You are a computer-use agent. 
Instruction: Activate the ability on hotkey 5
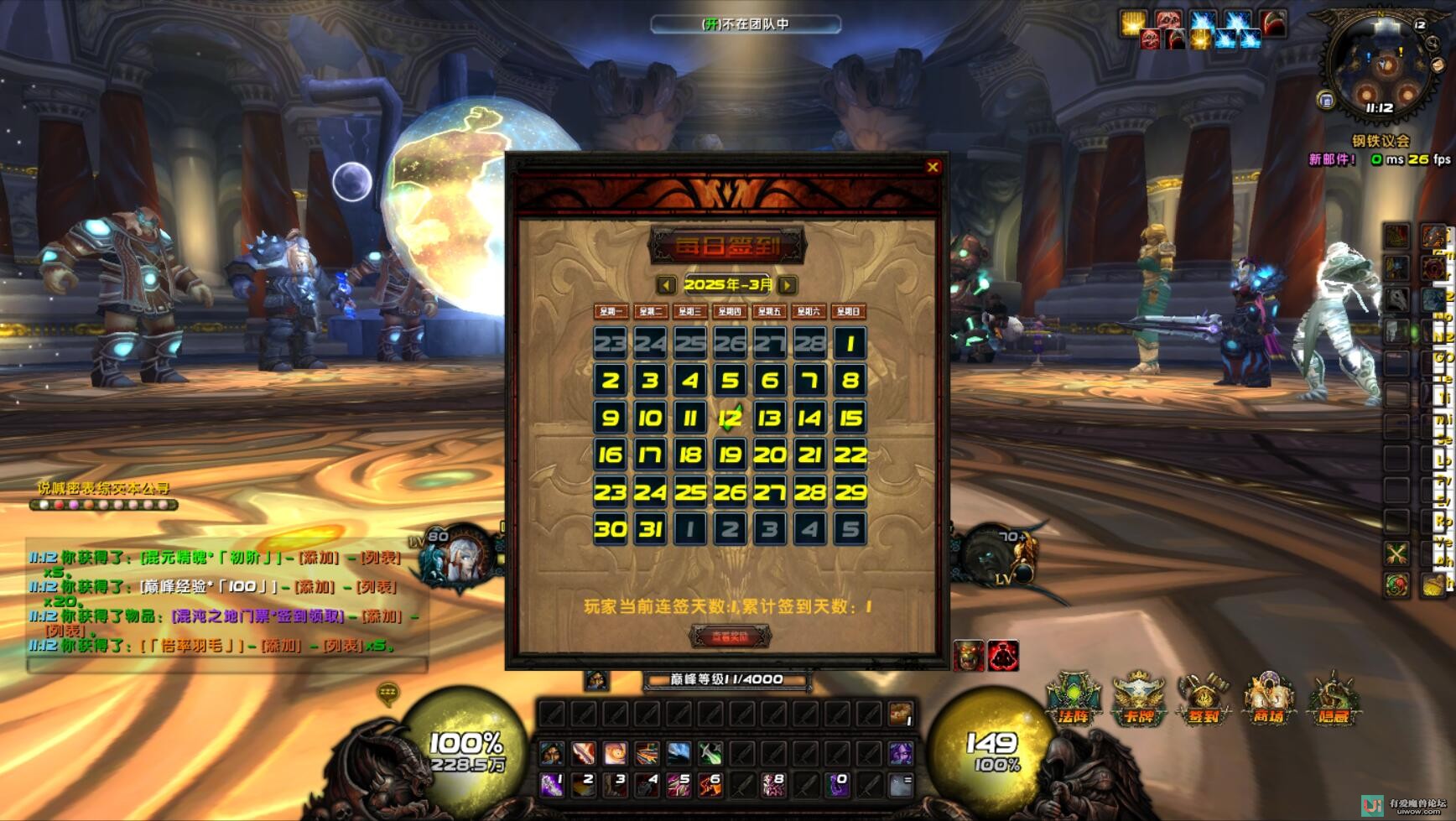click(679, 785)
